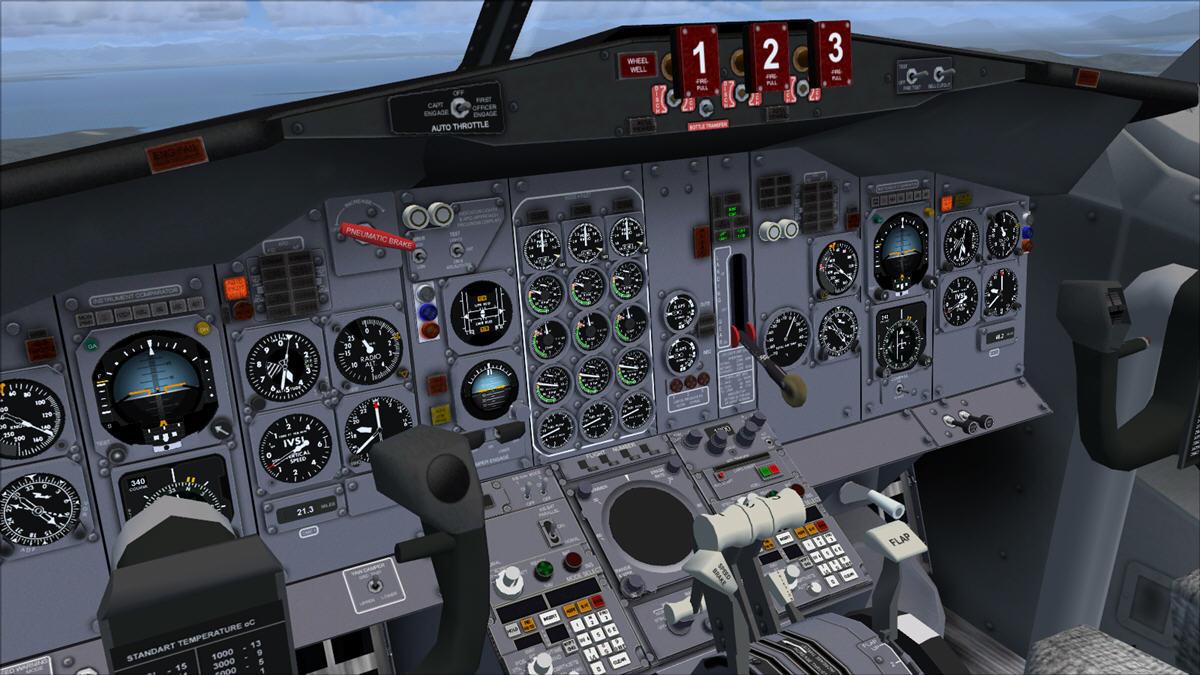Click the Wheel Well warning light

point(637,66)
